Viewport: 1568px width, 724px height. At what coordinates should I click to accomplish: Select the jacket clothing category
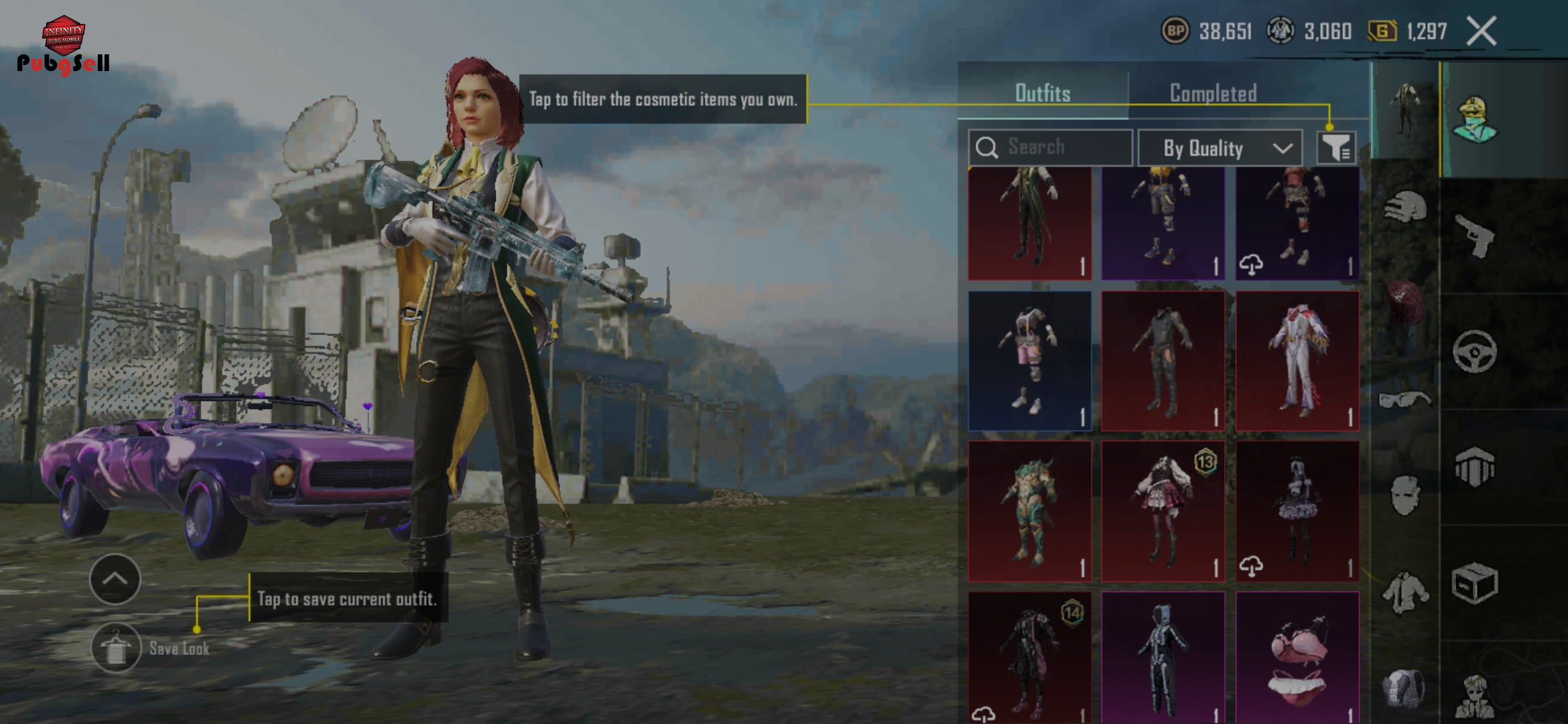[1404, 593]
